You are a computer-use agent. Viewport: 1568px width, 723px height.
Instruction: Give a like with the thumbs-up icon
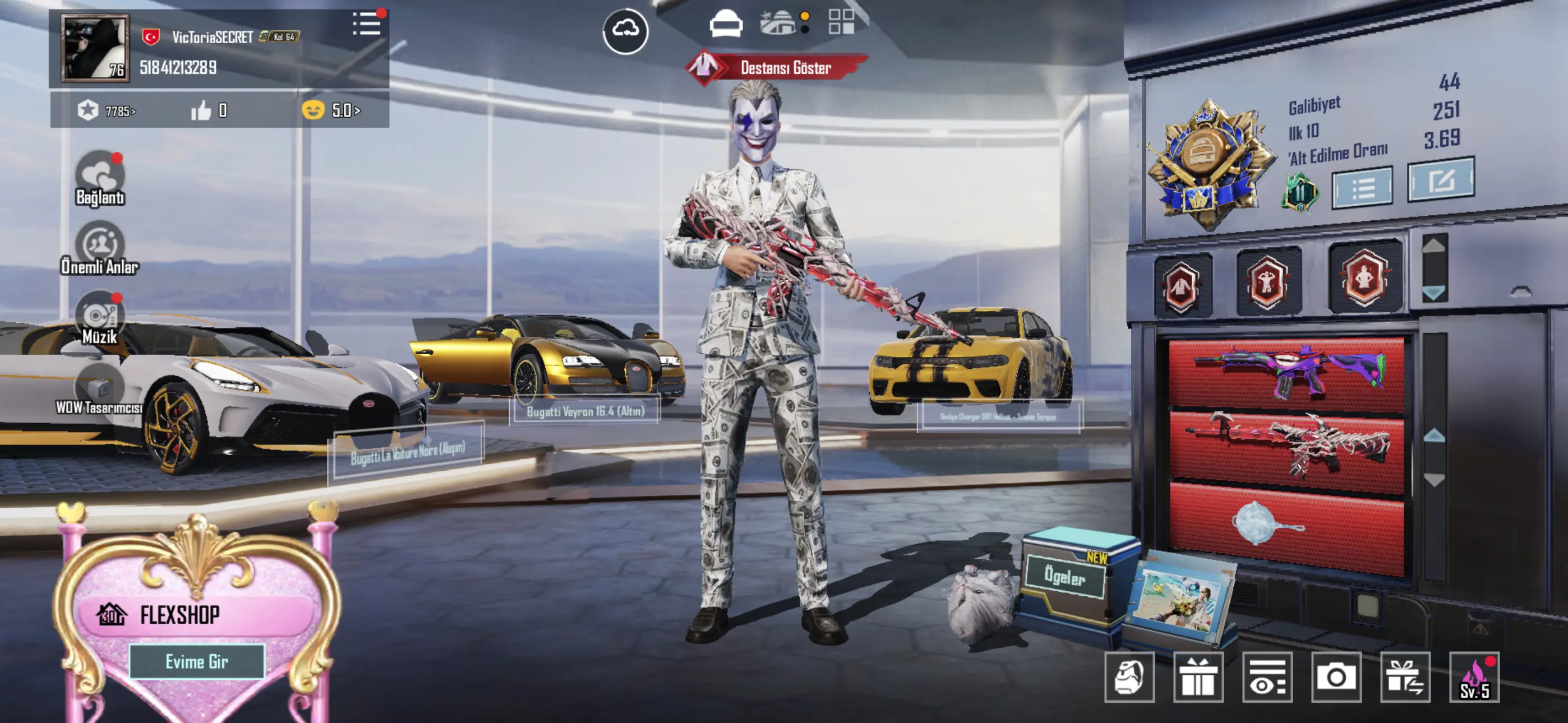pyautogui.click(x=201, y=111)
